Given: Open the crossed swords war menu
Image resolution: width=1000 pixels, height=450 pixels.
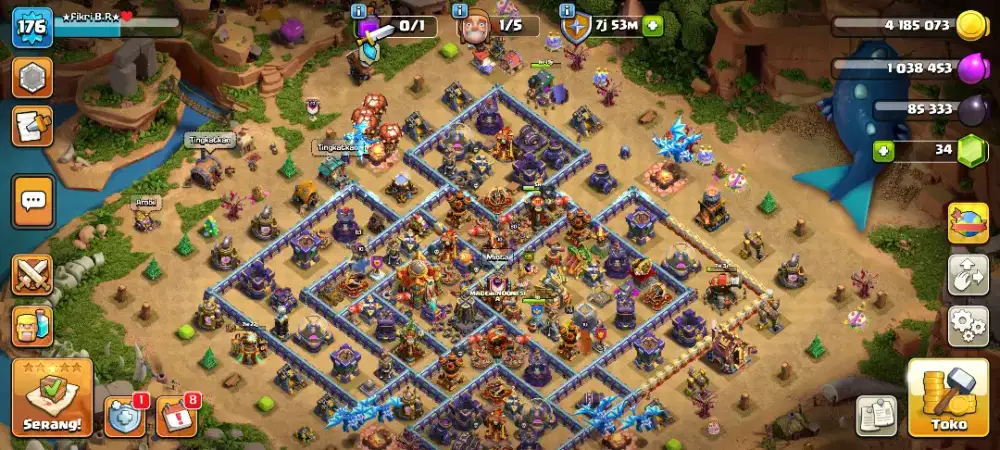Looking at the screenshot, I should (x=32, y=274).
